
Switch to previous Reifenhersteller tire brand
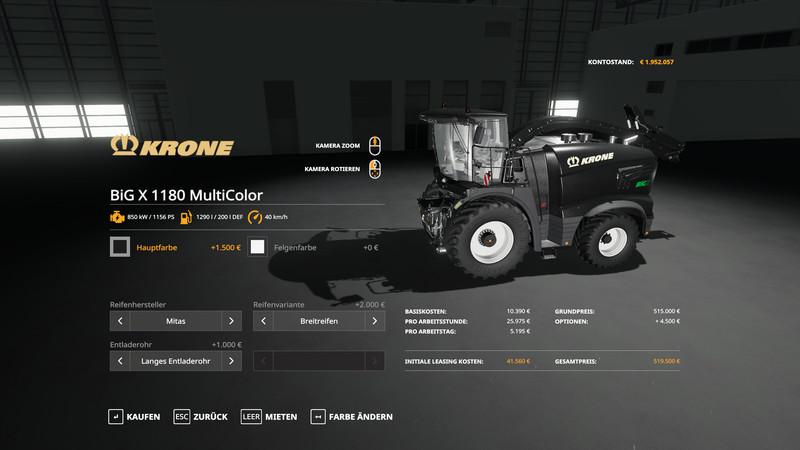120,321
